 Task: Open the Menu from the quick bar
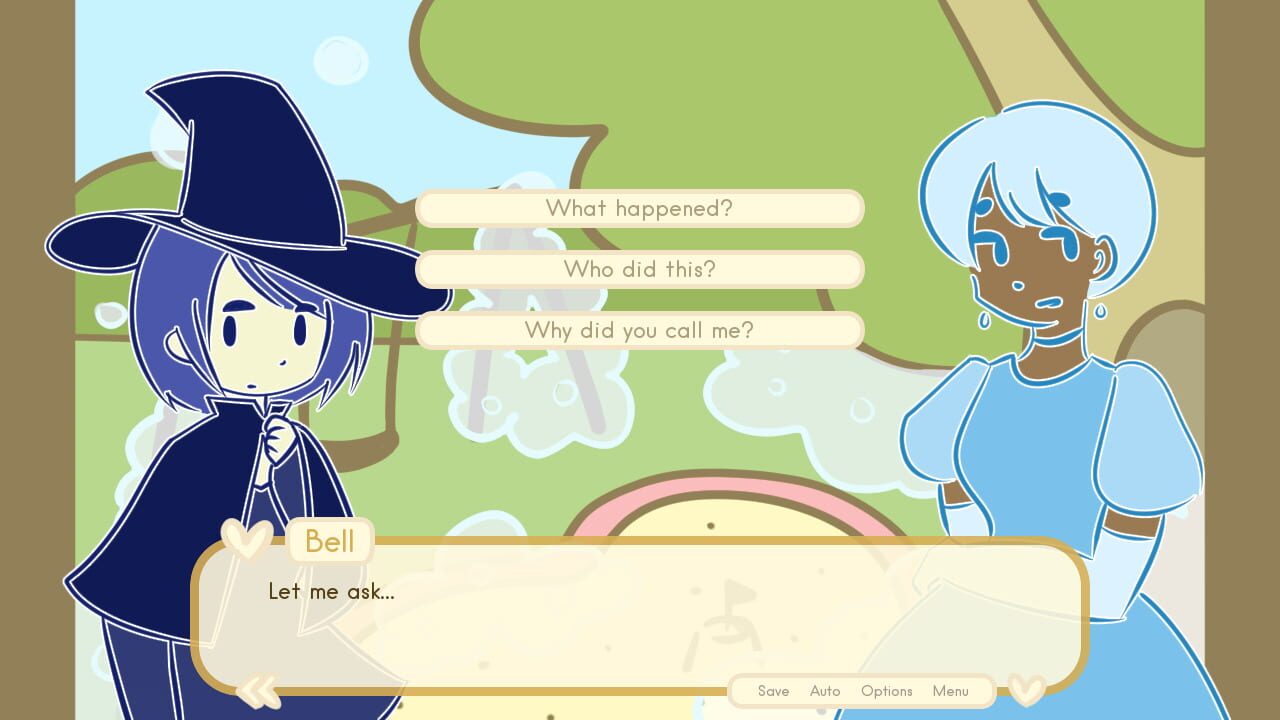tap(950, 691)
